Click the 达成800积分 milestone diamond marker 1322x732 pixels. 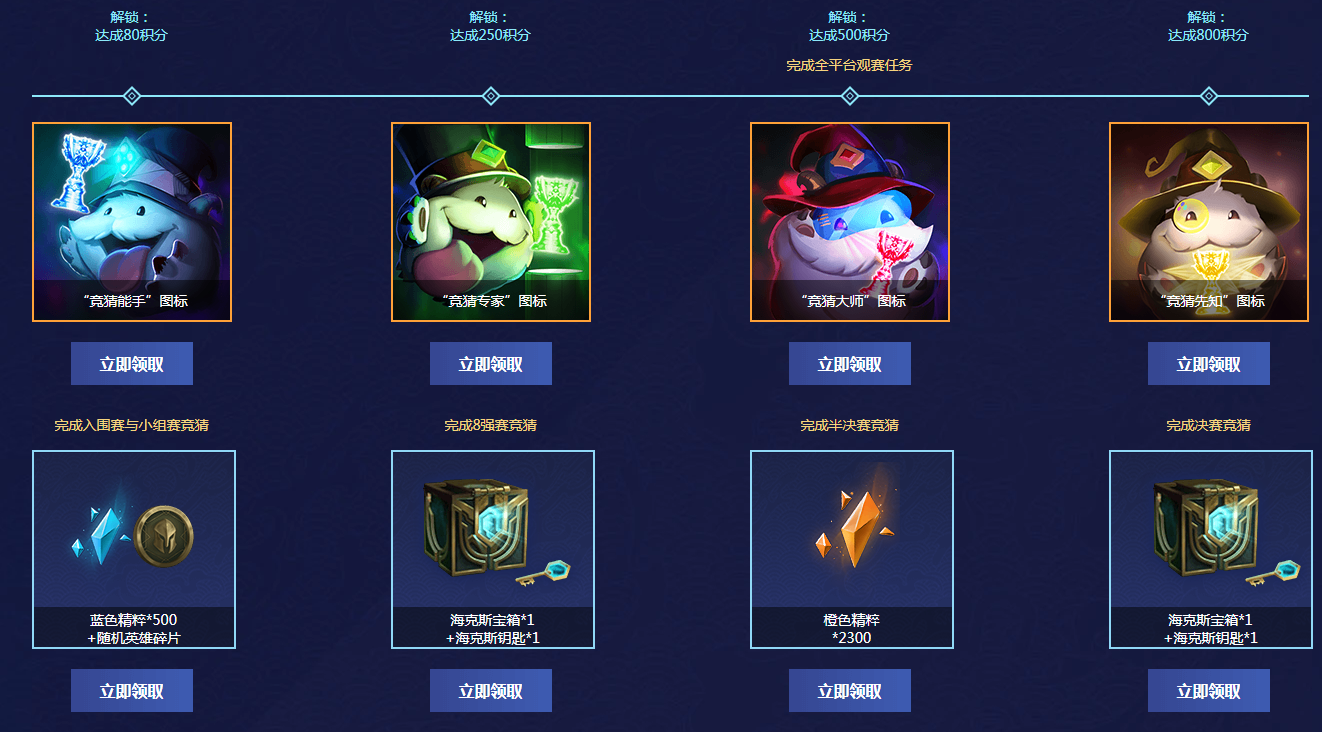pos(1208,96)
